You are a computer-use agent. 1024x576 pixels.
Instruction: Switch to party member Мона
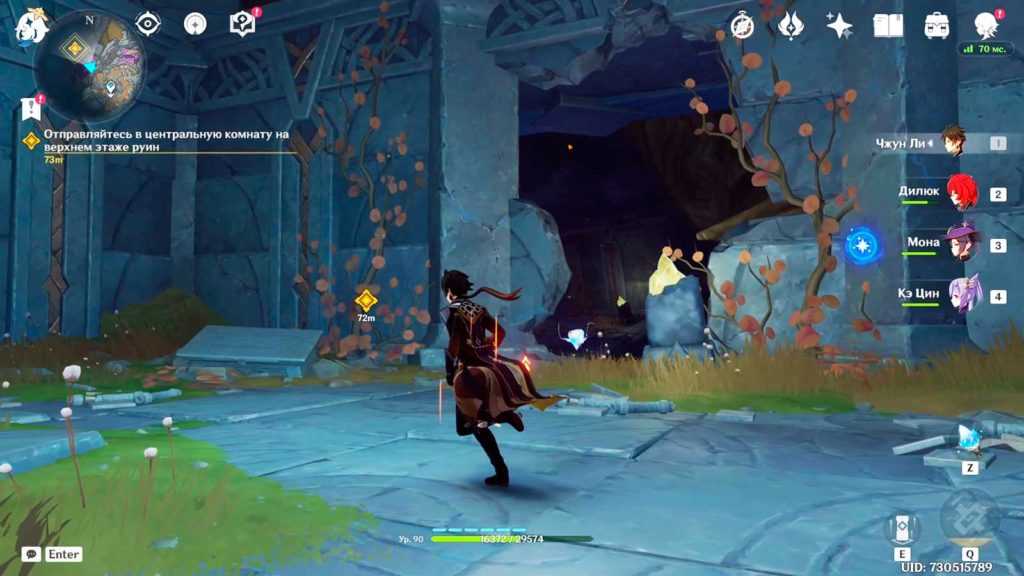pyautogui.click(x=962, y=244)
